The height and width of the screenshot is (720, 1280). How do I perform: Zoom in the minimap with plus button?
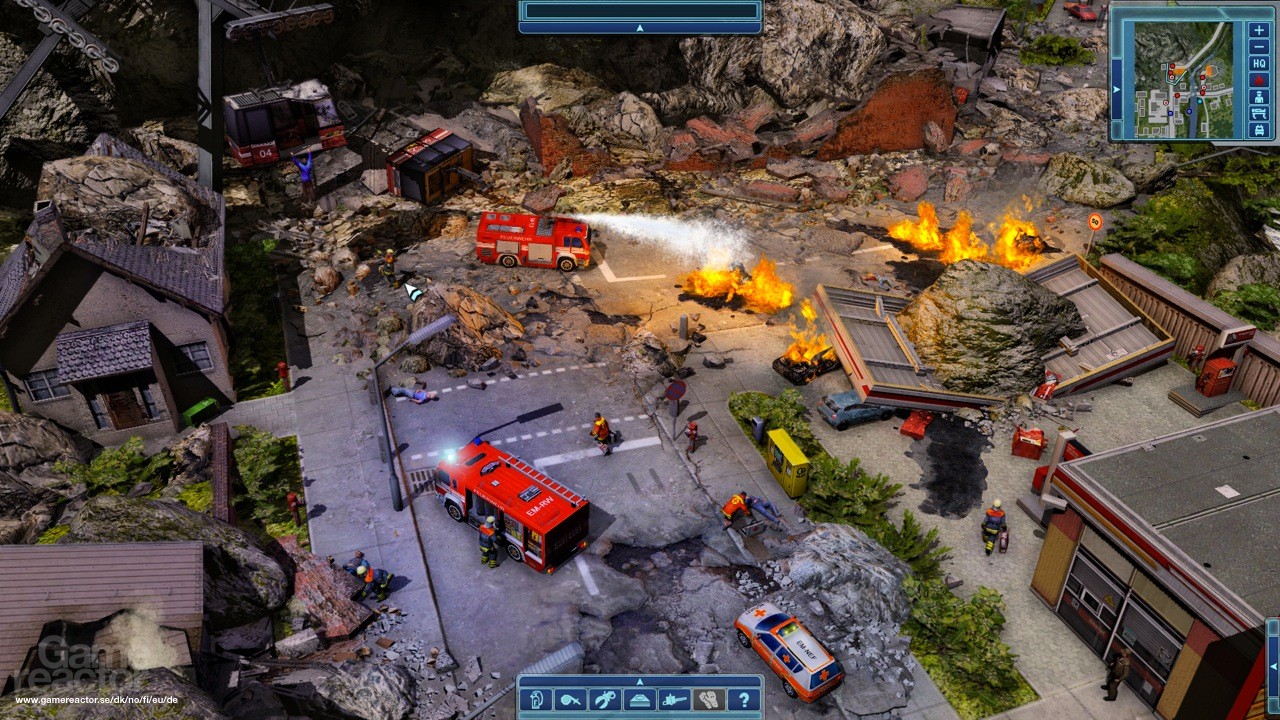coord(1259,29)
